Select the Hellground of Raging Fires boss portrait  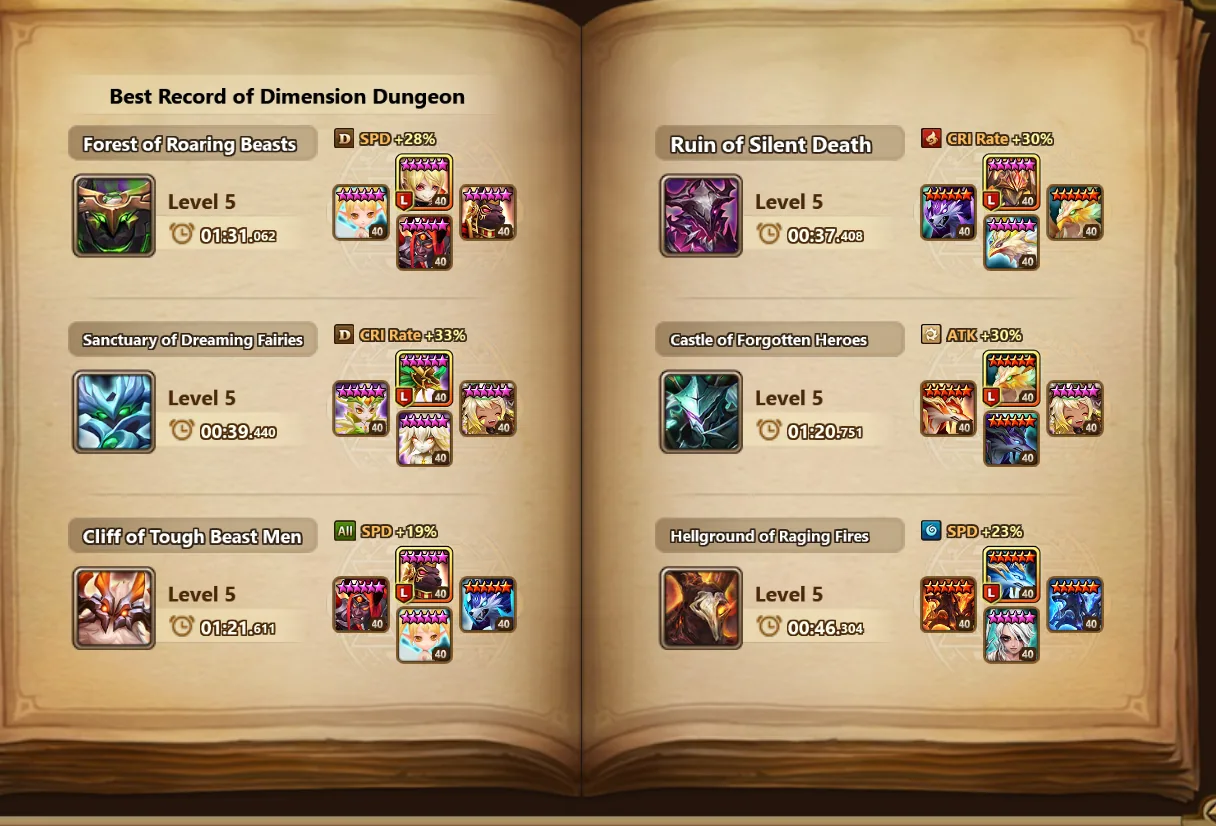(701, 608)
